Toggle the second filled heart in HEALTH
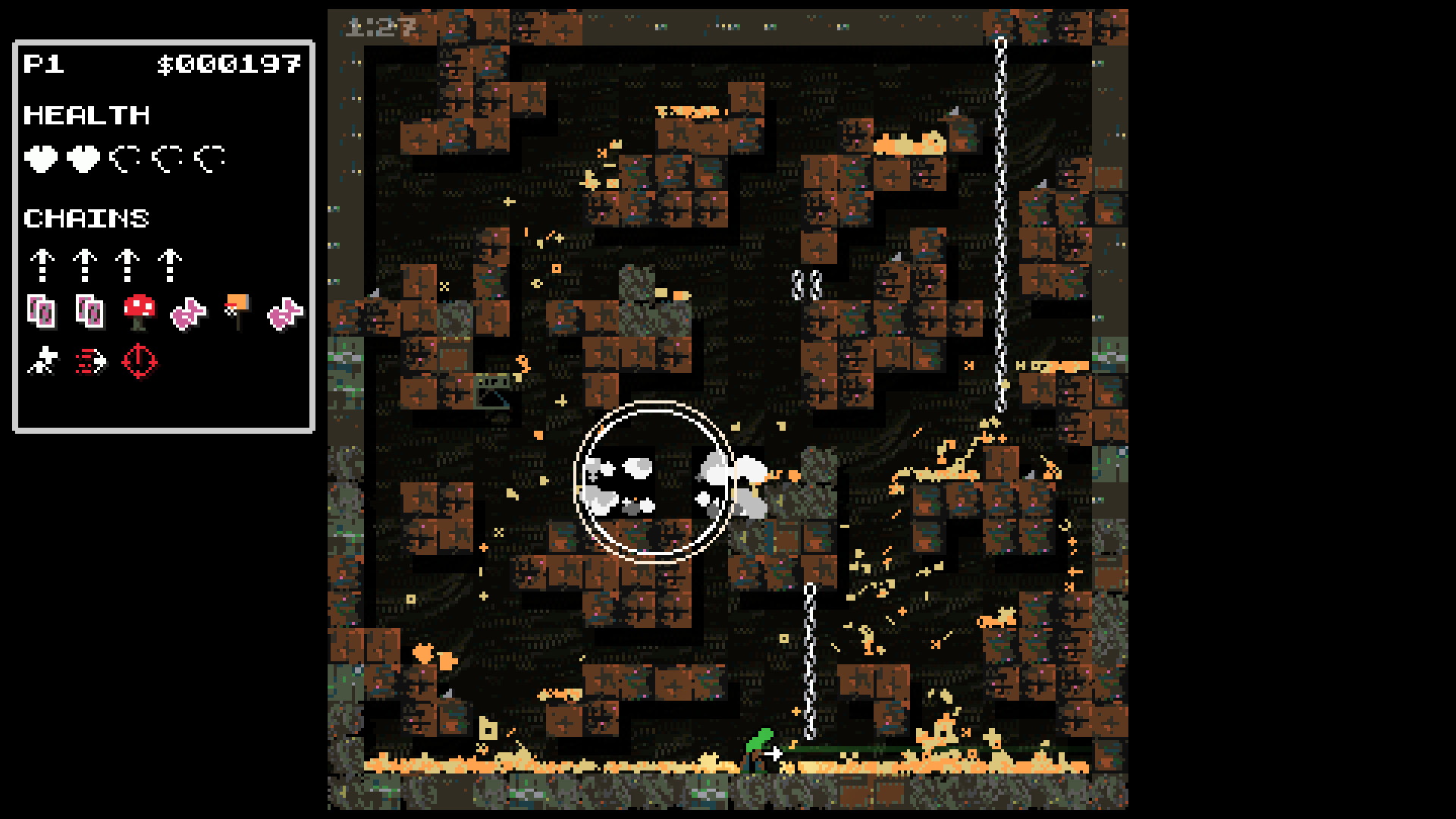Screen dimensions: 1456x819 pyautogui.click(x=83, y=158)
